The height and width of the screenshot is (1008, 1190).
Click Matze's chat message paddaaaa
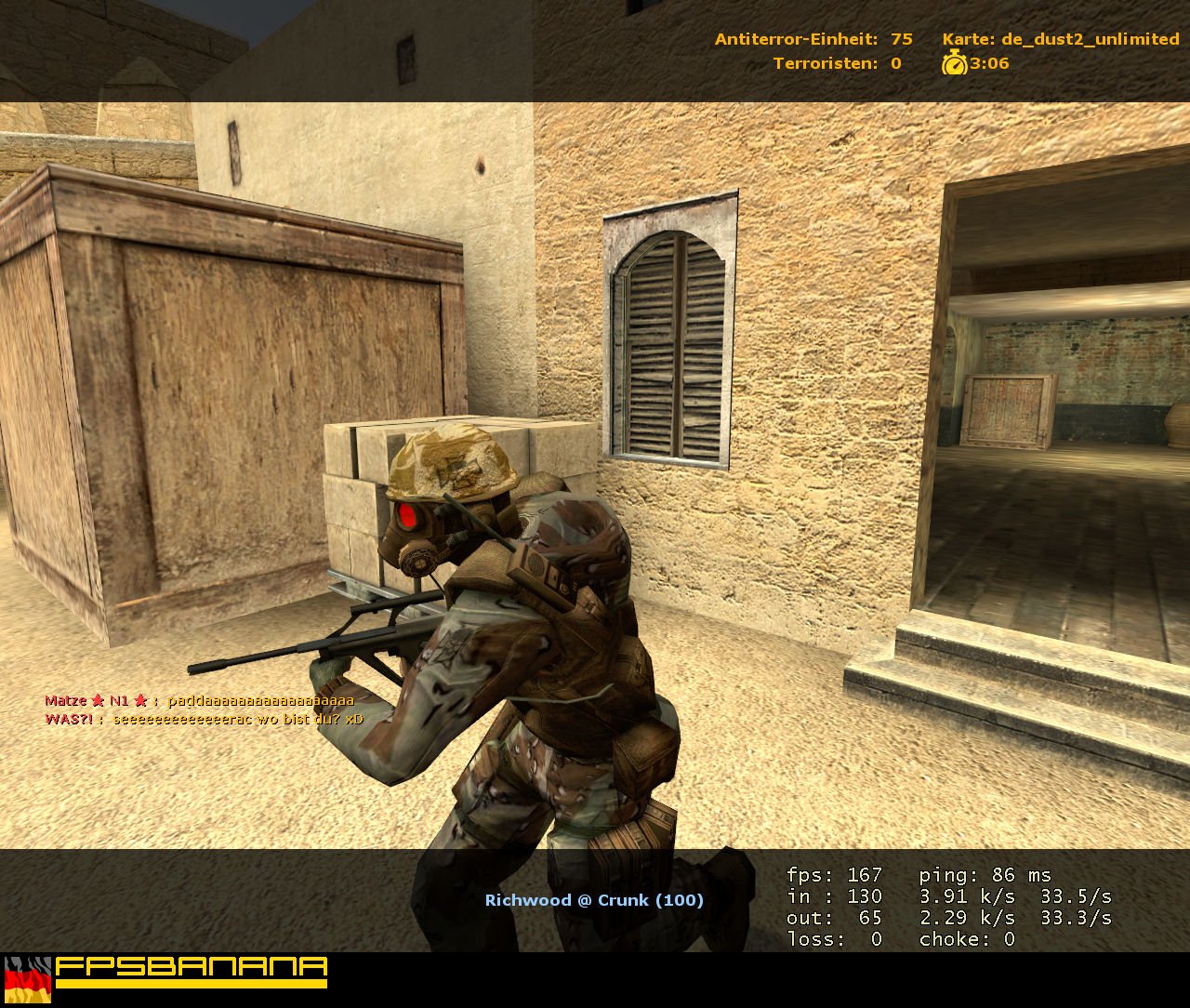point(258,701)
